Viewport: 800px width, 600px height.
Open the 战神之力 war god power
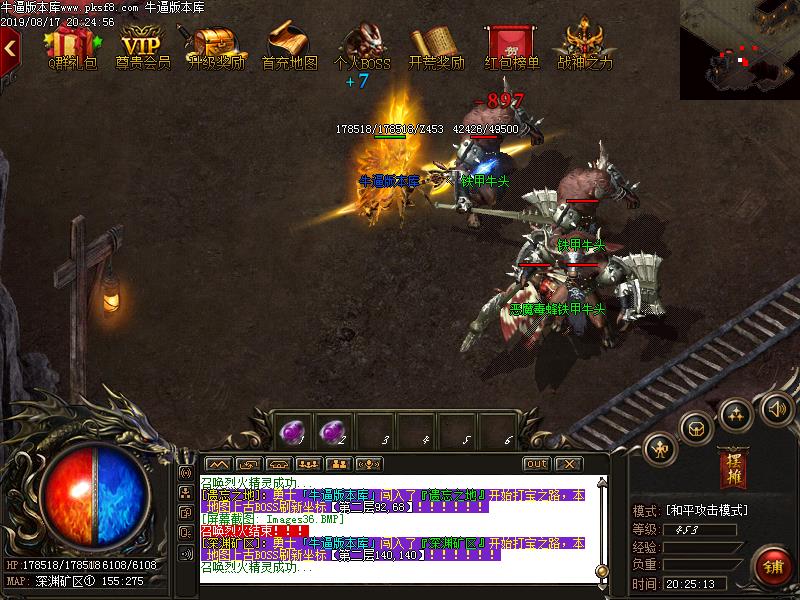click(x=584, y=46)
